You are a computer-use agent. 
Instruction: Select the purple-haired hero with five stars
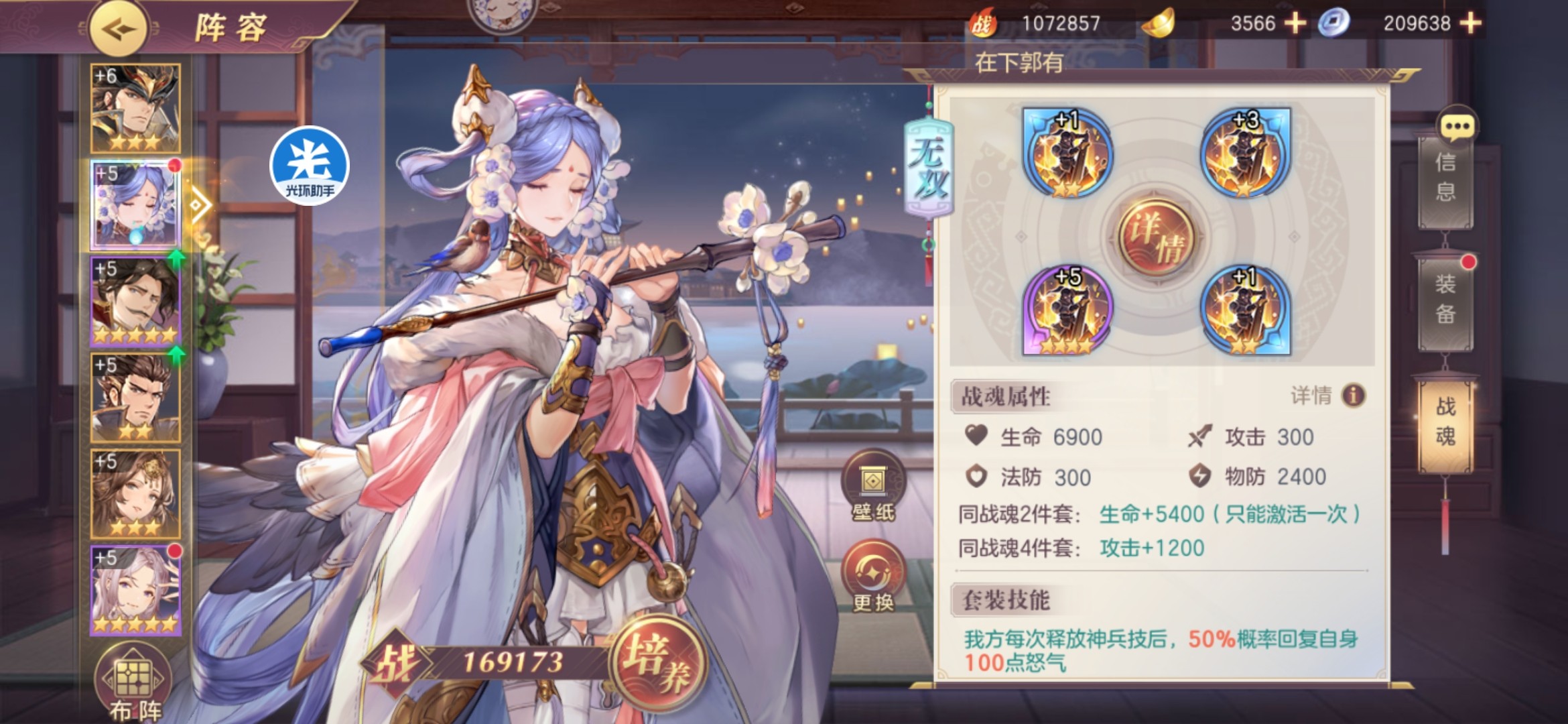pos(136,590)
